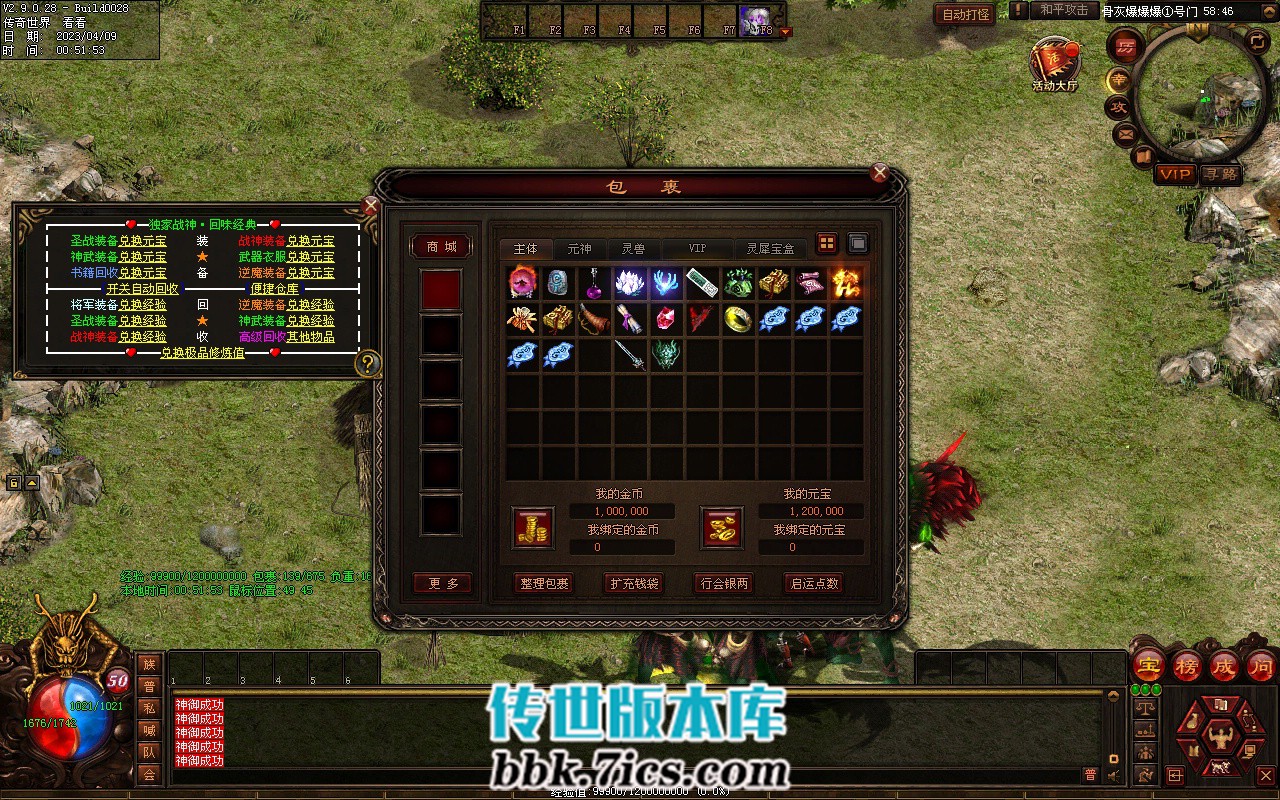Select the red gem item
Screen dimensions: 1280x800
(x=668, y=319)
